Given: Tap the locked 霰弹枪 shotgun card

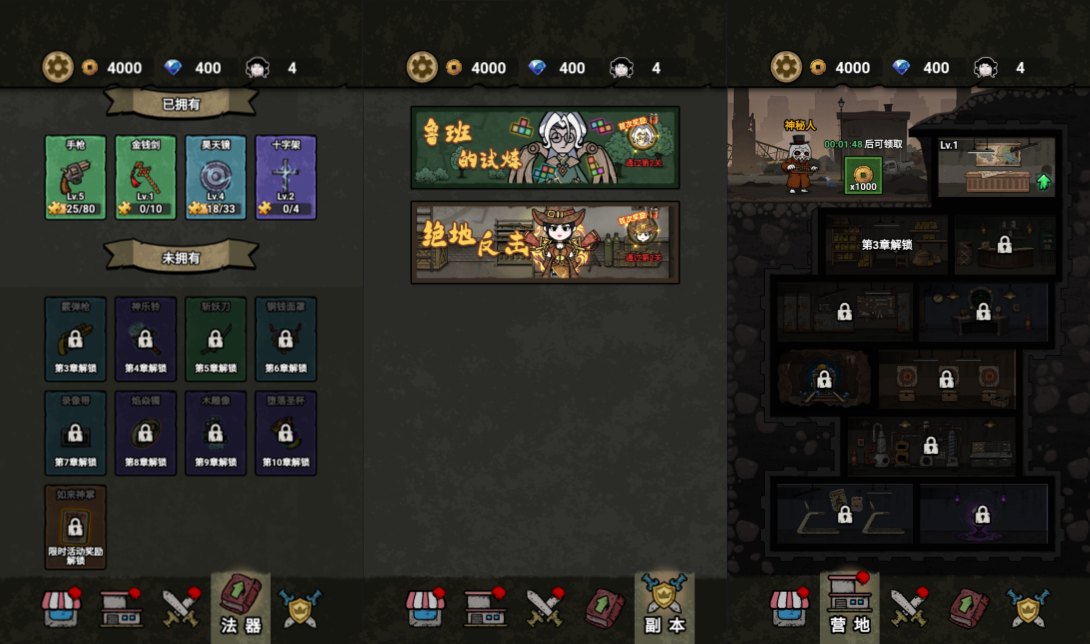Looking at the screenshot, I should tap(75, 338).
